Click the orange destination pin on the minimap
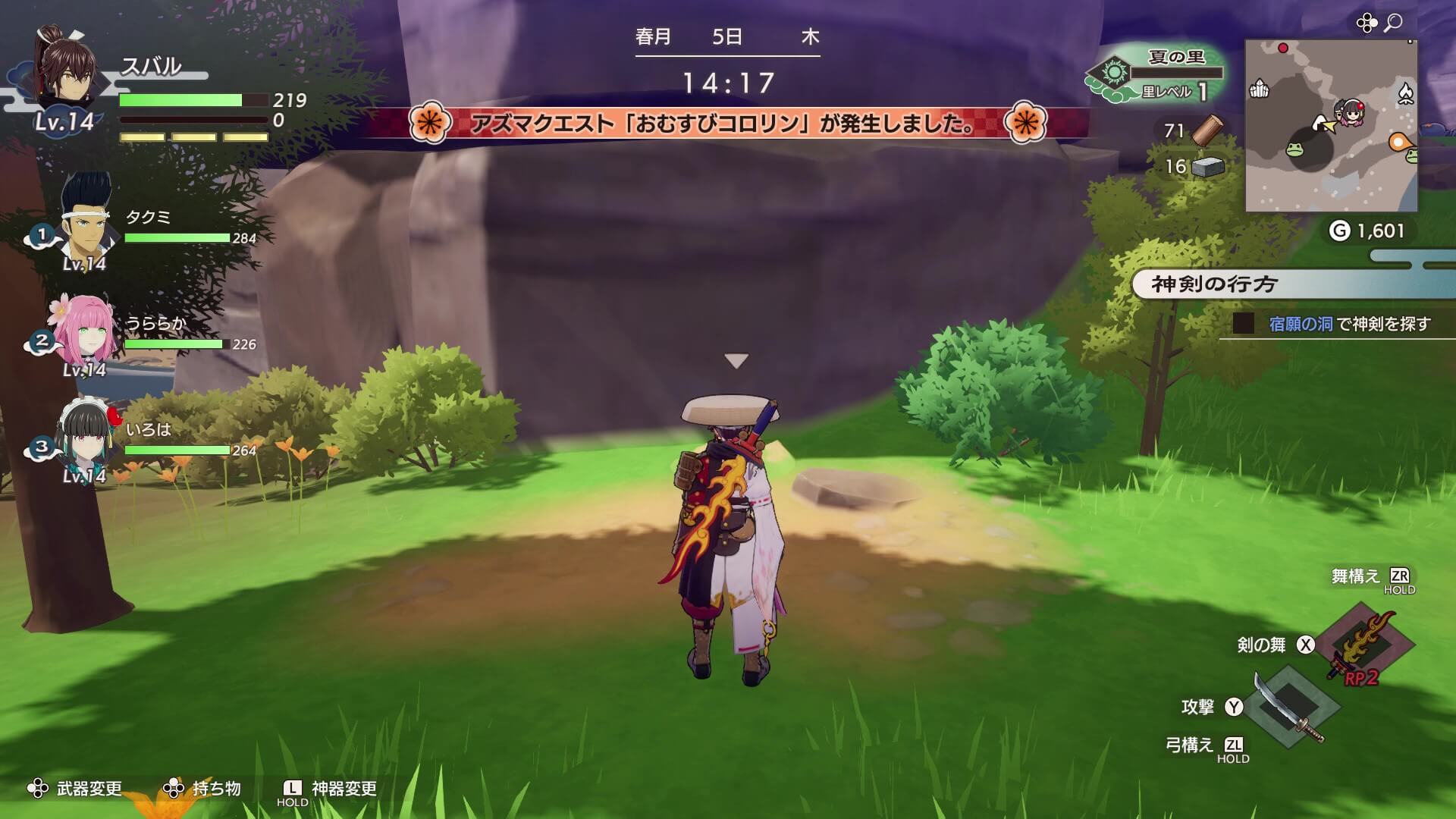1456x819 pixels. point(1399,143)
